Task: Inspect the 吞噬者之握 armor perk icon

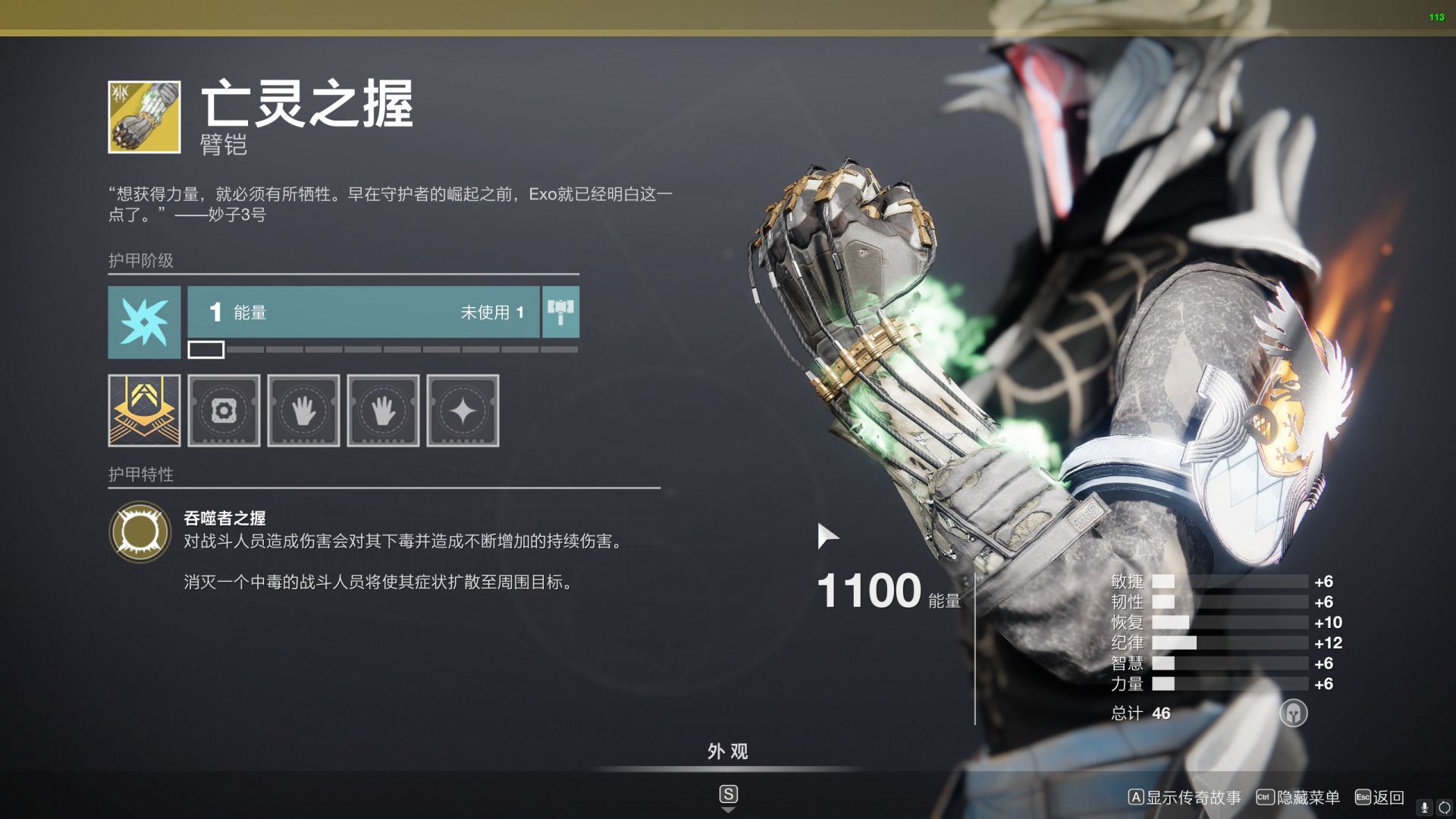Action: click(x=140, y=532)
